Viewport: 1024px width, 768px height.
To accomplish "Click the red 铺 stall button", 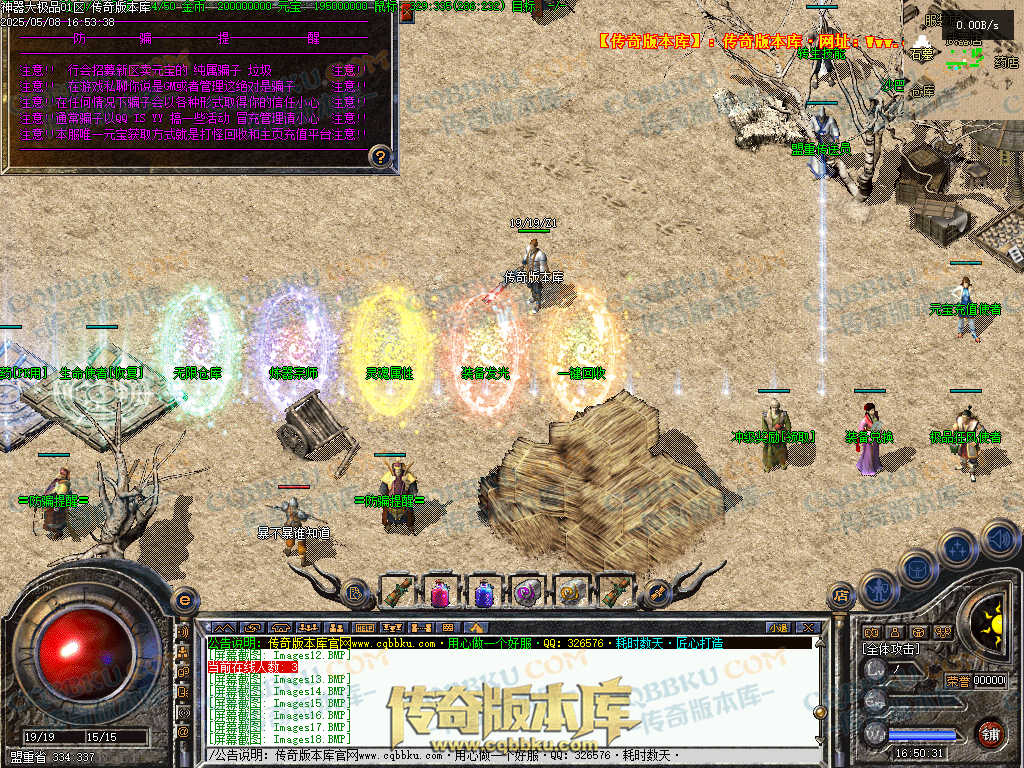I will [x=990, y=734].
